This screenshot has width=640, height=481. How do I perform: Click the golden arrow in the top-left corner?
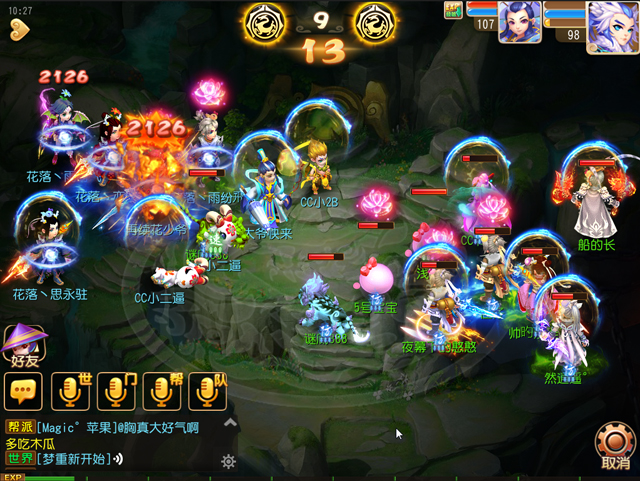(x=19, y=30)
